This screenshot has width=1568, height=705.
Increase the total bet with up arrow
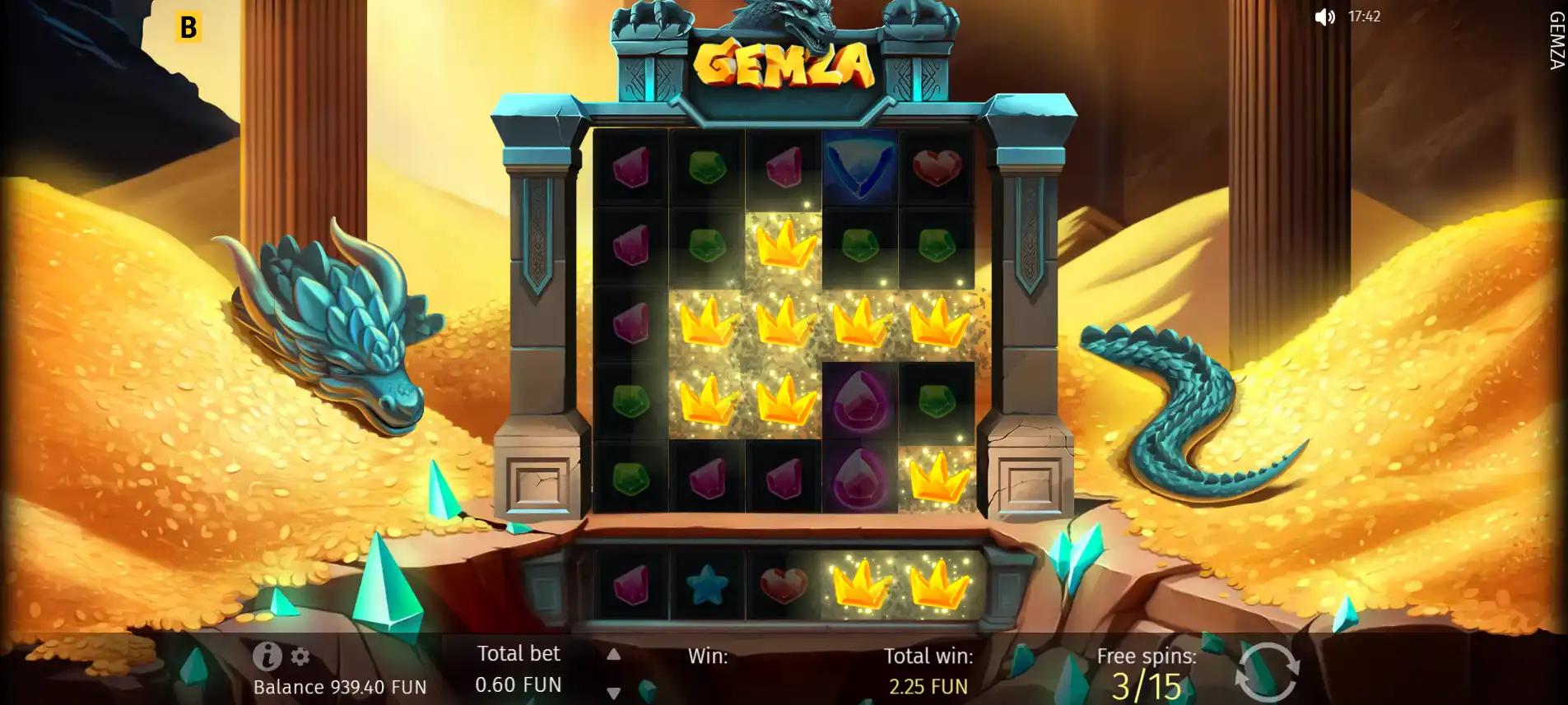tap(612, 654)
